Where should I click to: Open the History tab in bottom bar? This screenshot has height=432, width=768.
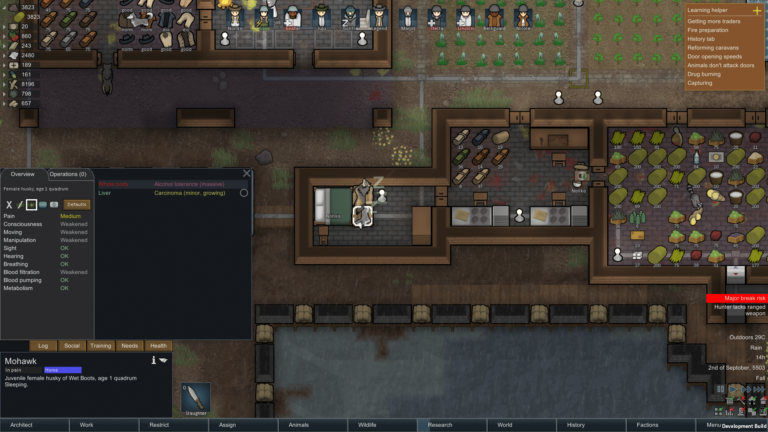coord(576,425)
